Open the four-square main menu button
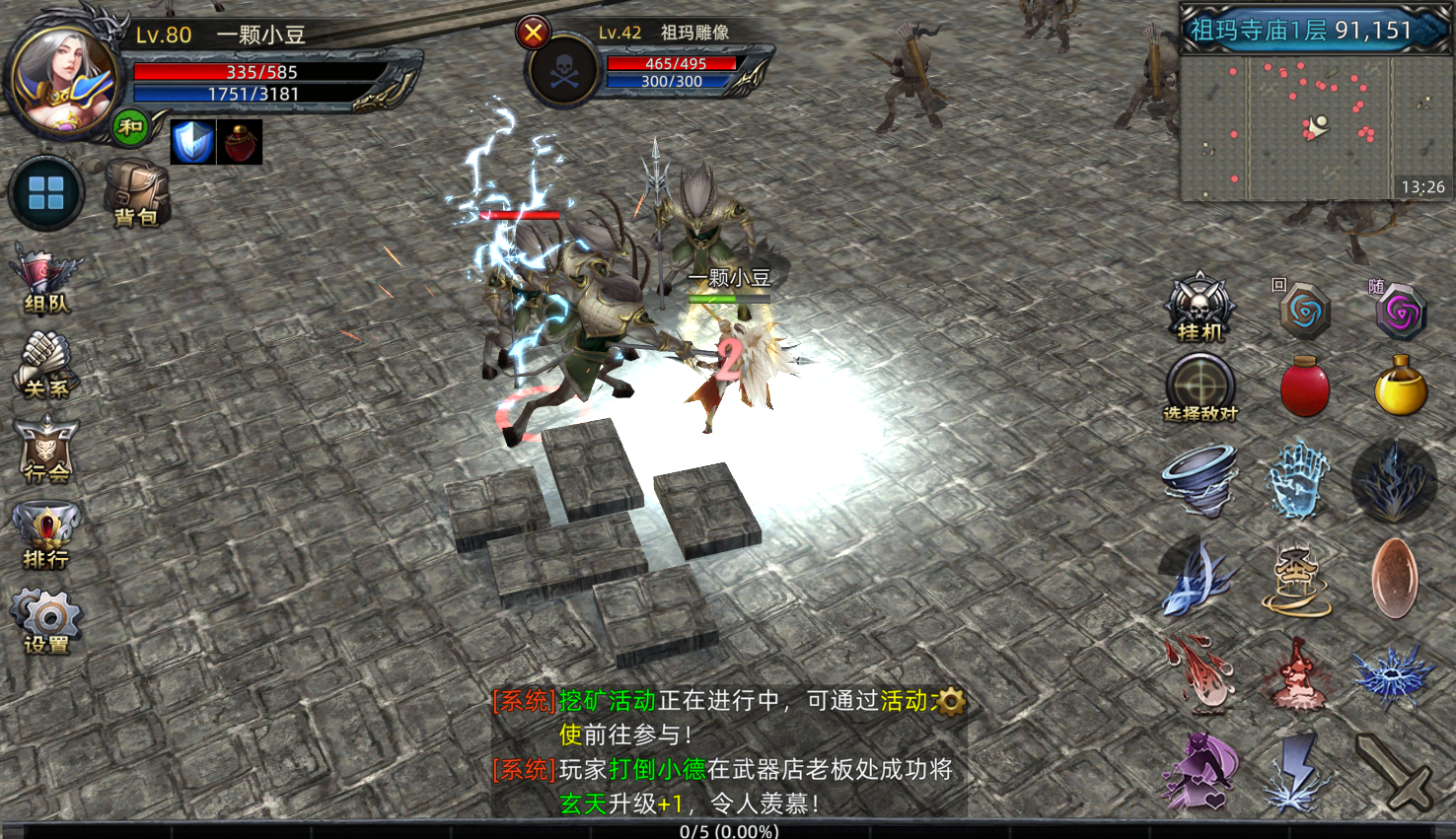The width and height of the screenshot is (1456, 839). (x=46, y=193)
